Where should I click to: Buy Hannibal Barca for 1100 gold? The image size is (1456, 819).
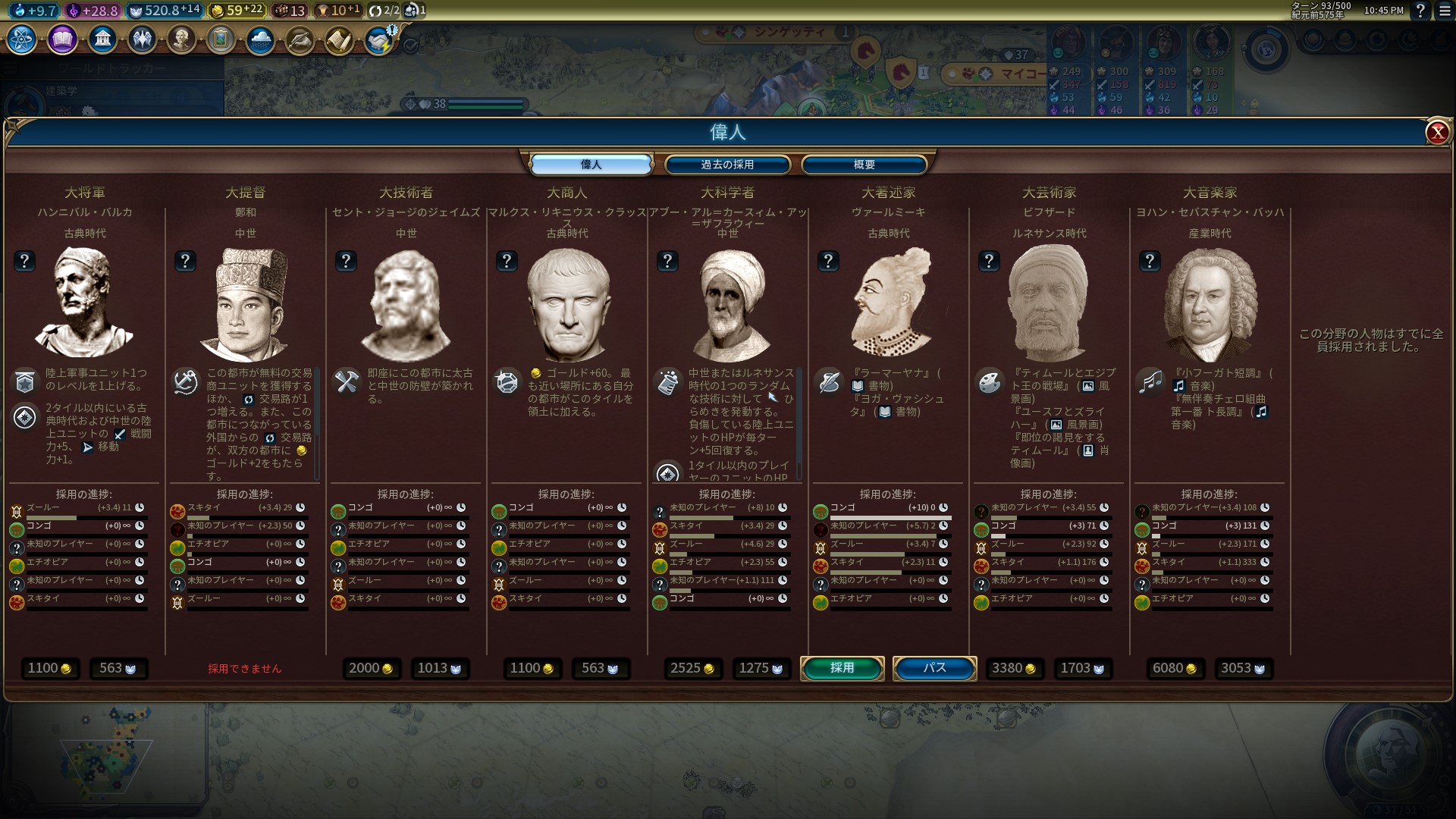[49, 668]
